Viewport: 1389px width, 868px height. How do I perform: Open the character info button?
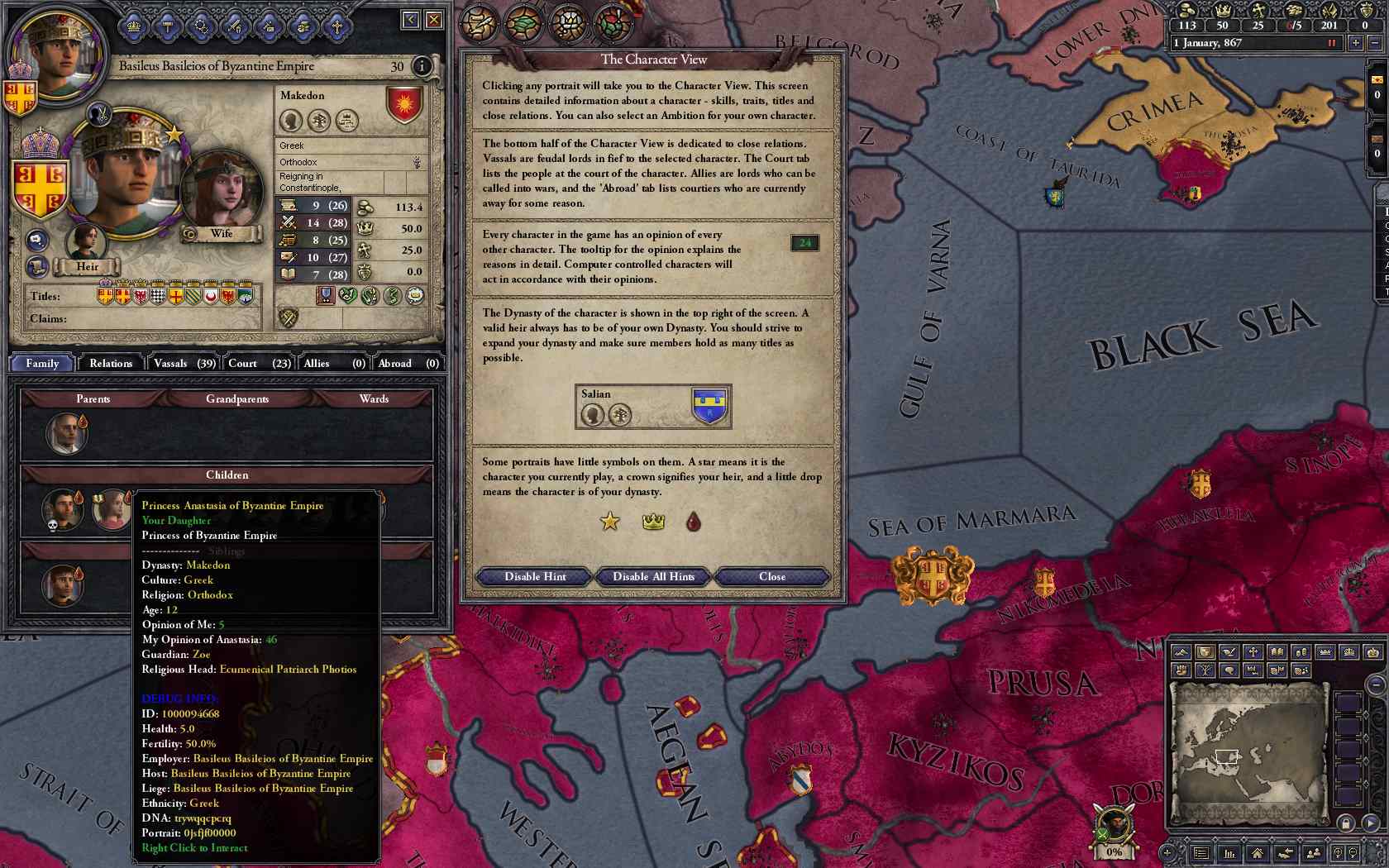(422, 66)
